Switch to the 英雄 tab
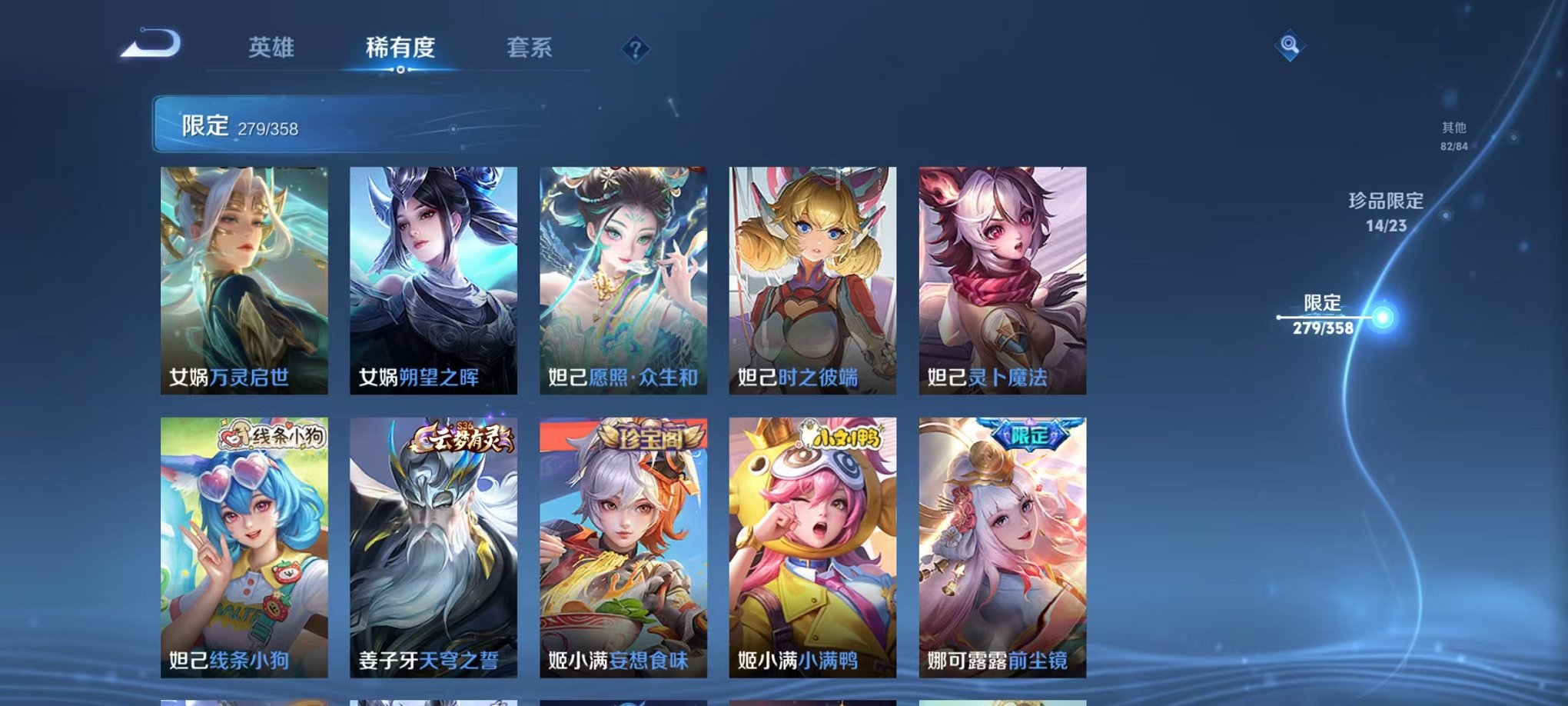 coord(271,48)
